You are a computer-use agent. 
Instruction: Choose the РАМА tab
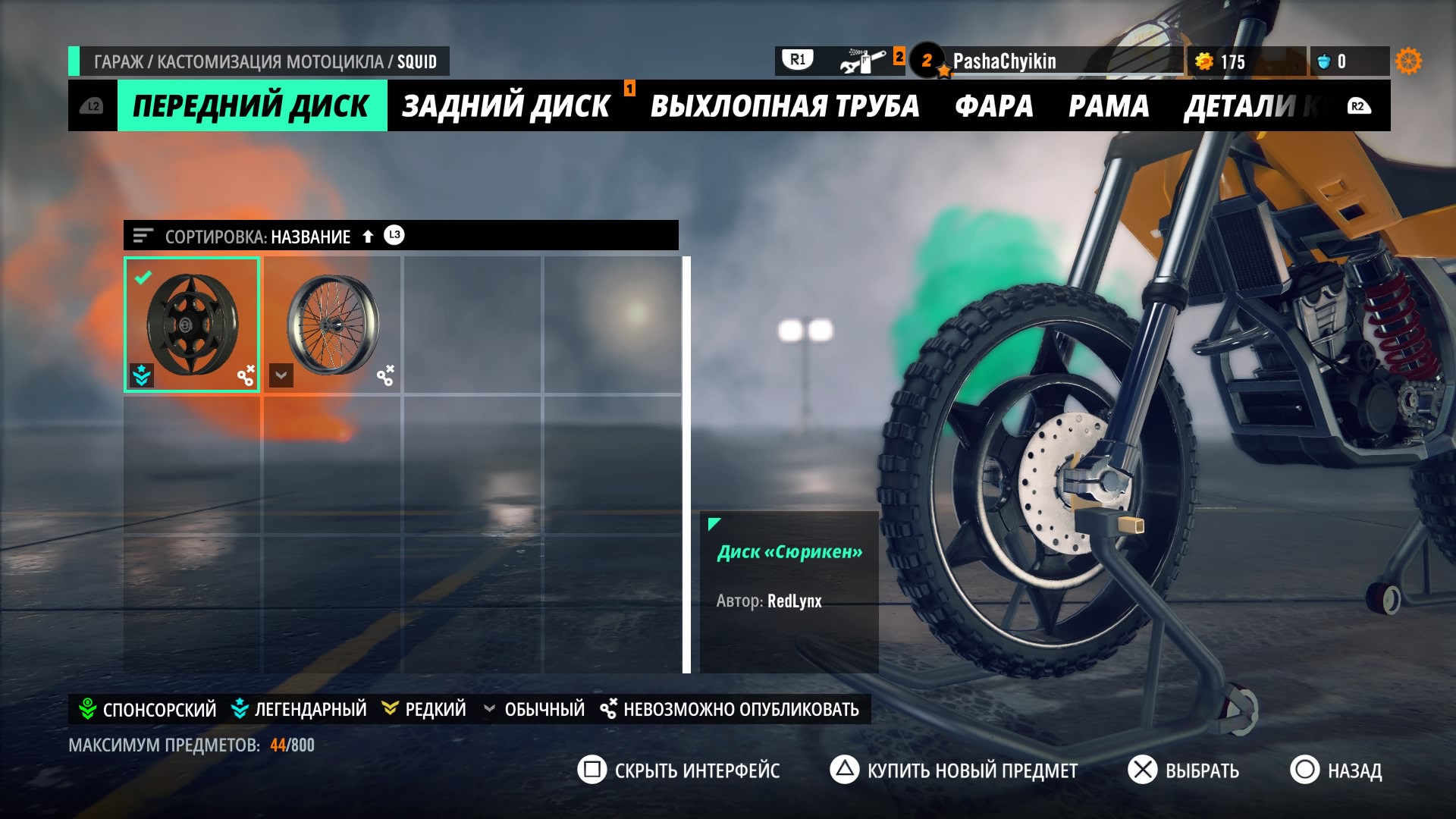1108,106
